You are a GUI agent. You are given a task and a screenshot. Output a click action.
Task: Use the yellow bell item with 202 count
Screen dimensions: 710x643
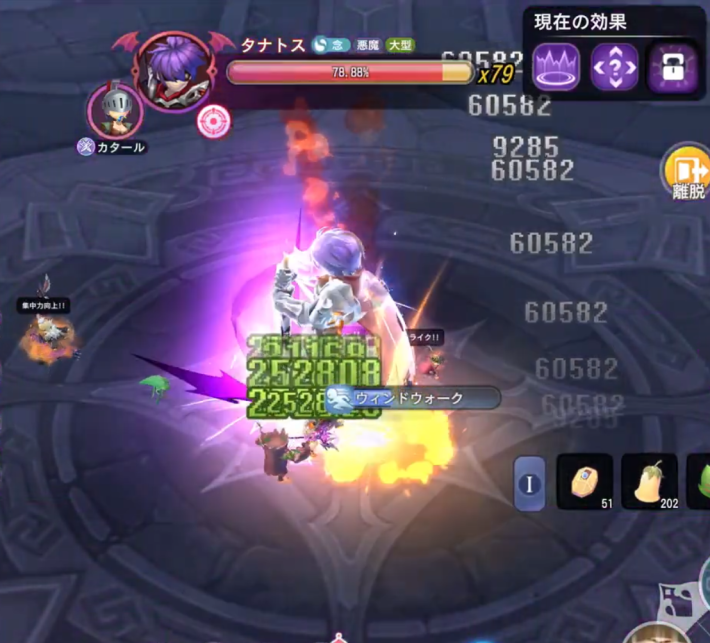(649, 481)
